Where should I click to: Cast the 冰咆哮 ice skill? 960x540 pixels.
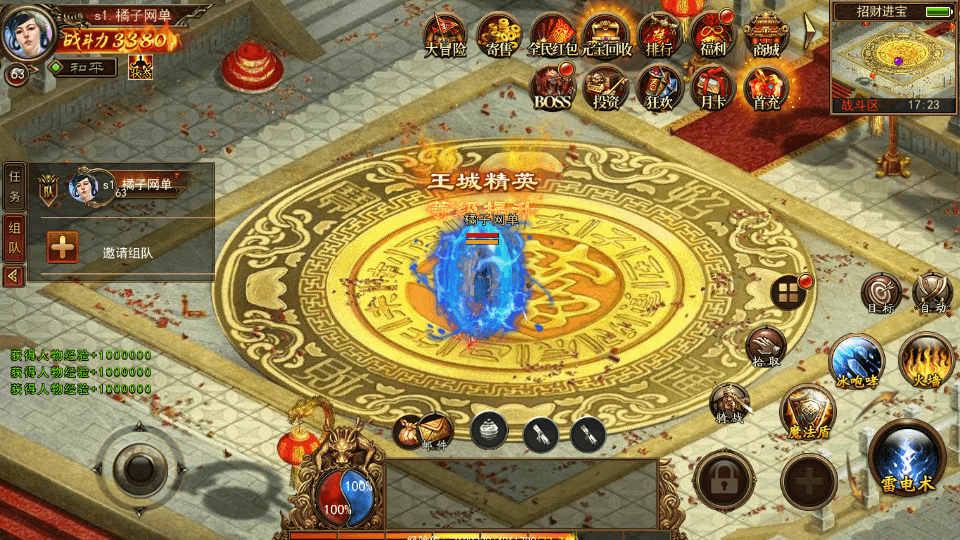coord(857,360)
